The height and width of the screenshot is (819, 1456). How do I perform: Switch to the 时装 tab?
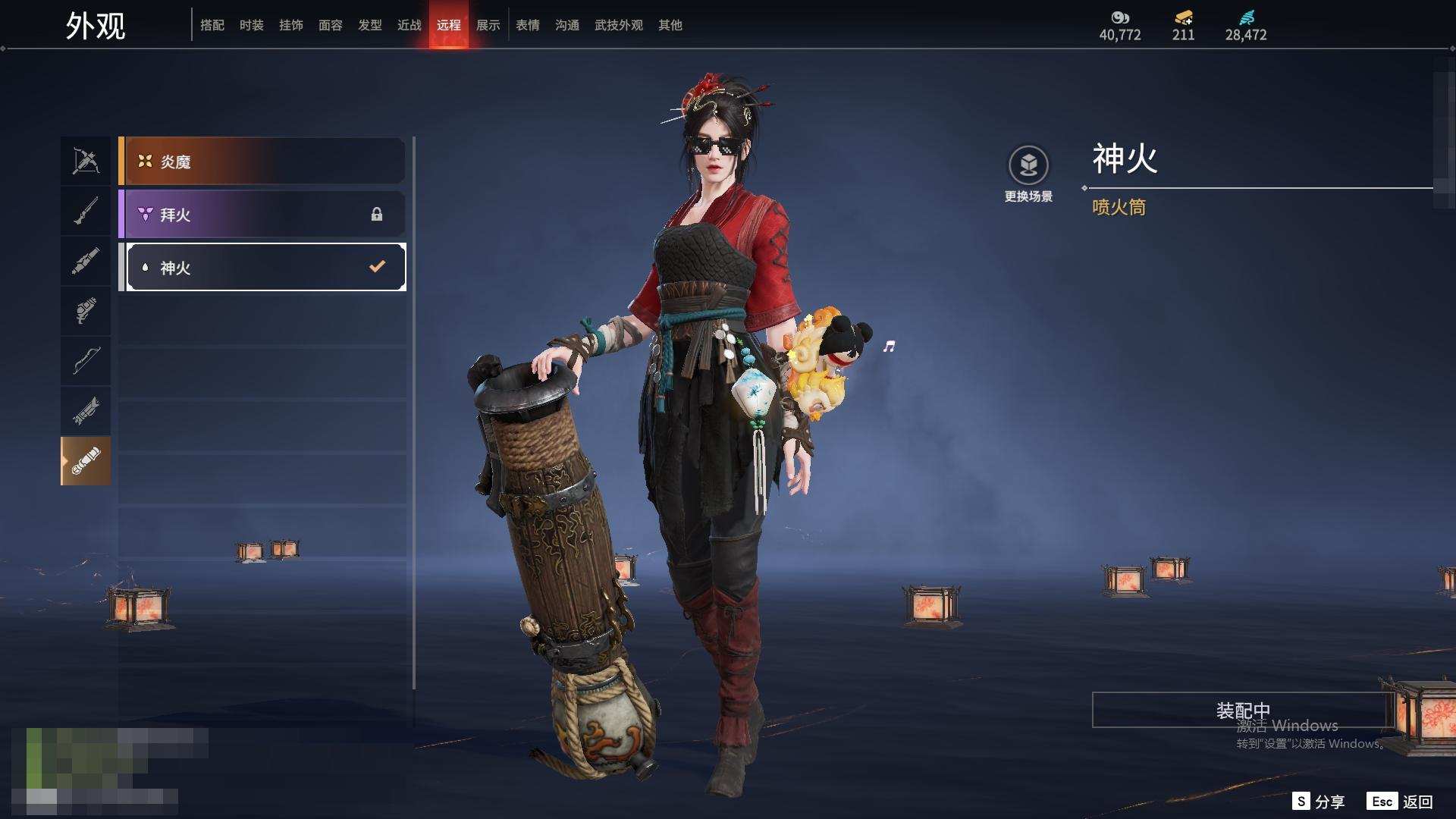[x=252, y=25]
